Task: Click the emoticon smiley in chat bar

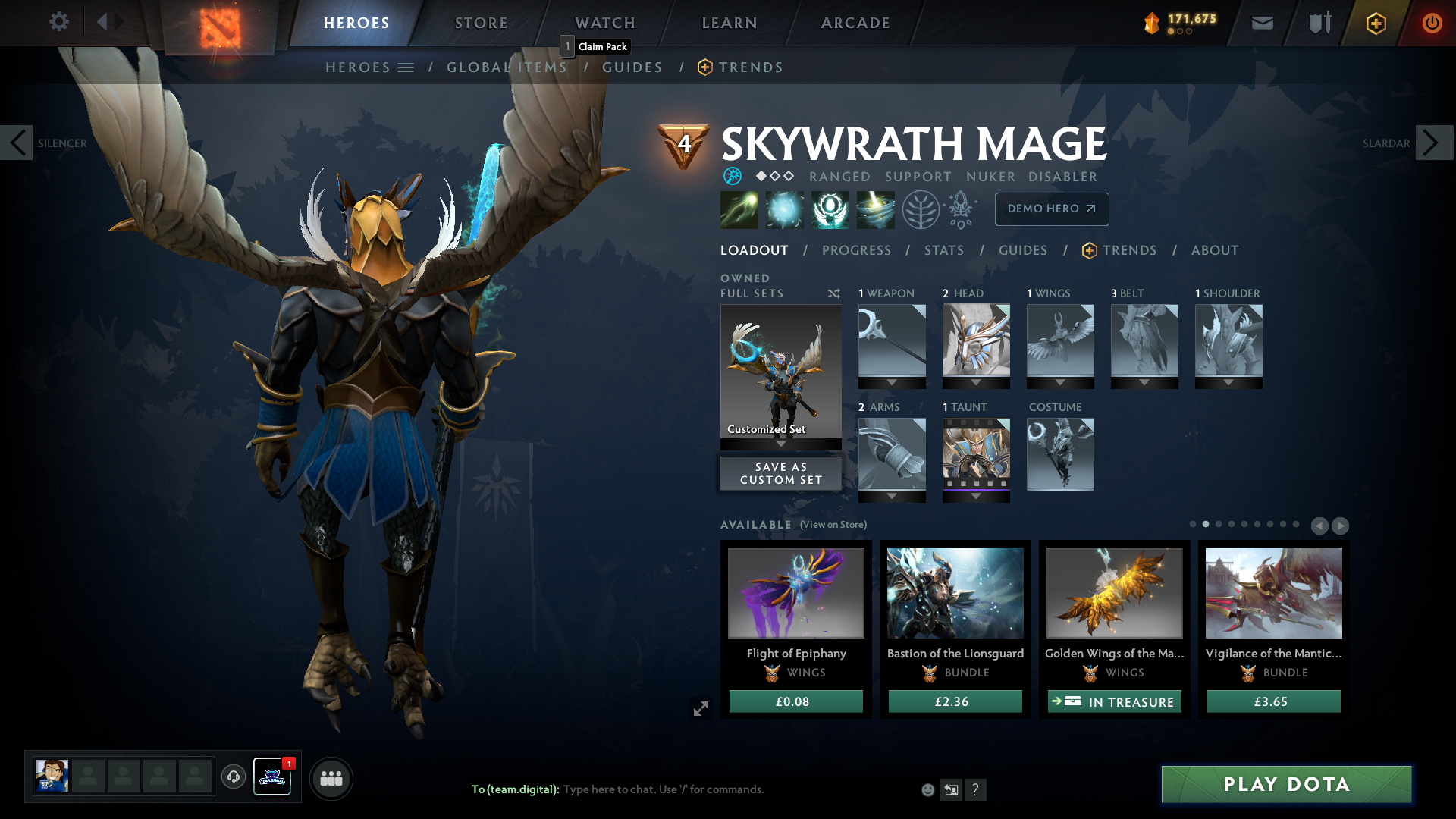Action: pos(927,789)
